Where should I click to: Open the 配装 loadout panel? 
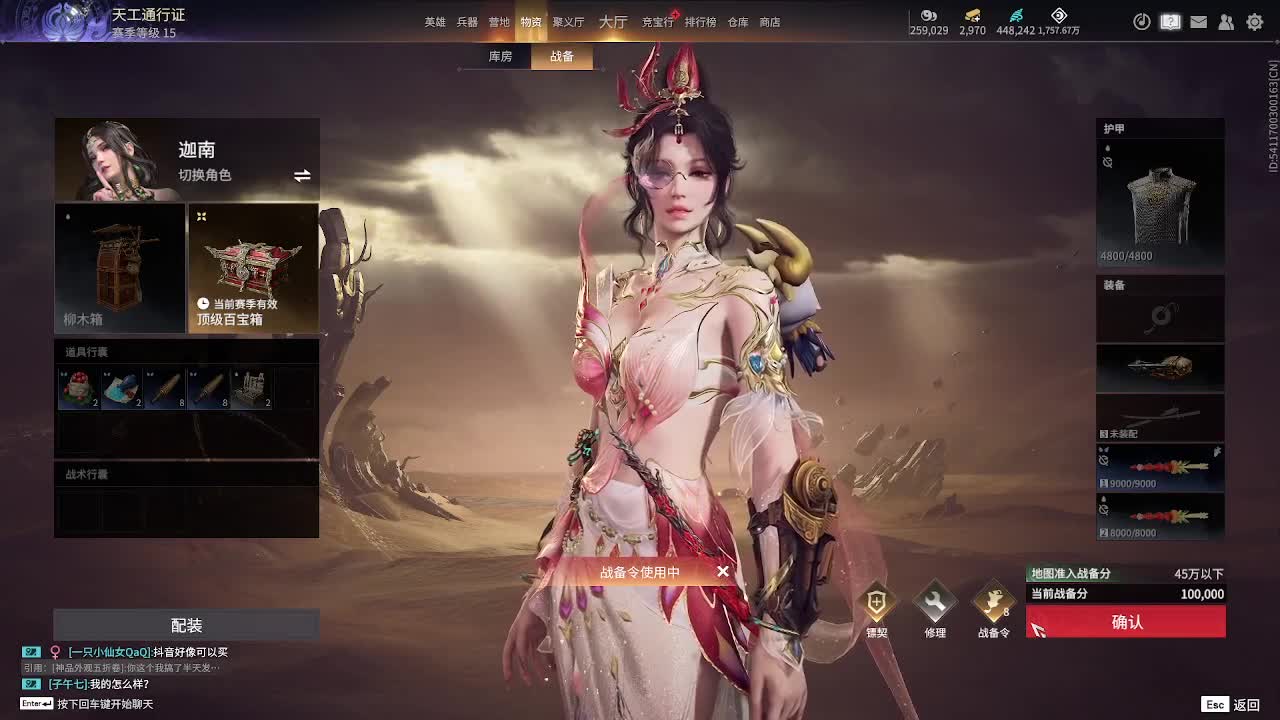pos(186,625)
